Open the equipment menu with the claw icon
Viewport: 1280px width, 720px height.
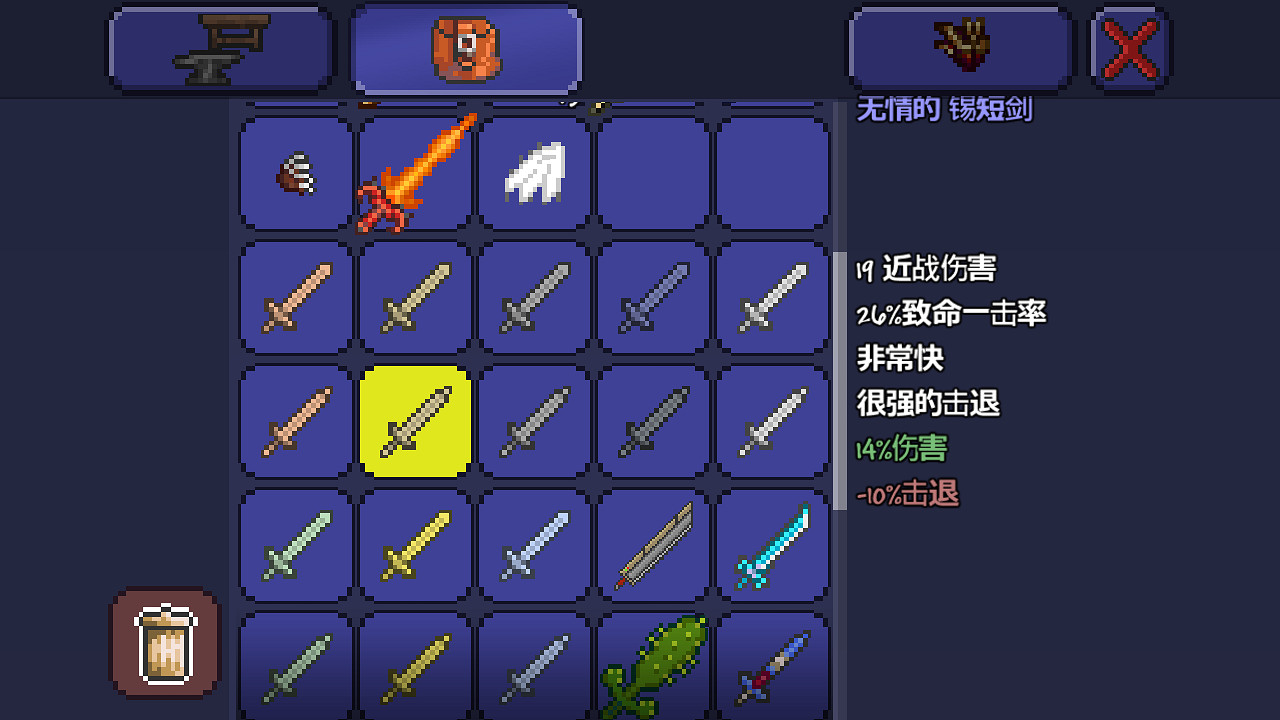959,47
